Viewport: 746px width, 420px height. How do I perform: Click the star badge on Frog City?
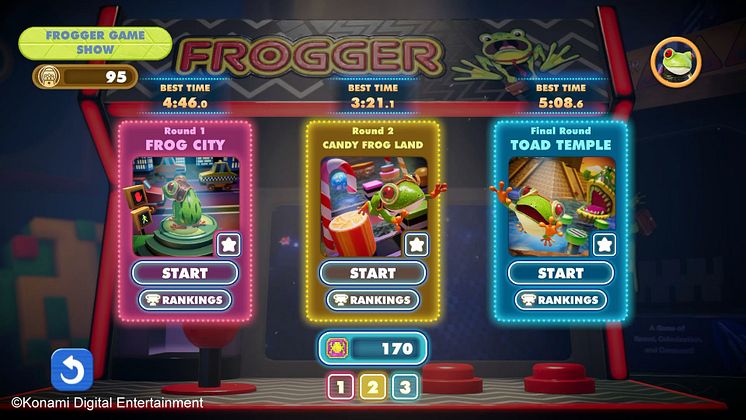[x=227, y=243]
